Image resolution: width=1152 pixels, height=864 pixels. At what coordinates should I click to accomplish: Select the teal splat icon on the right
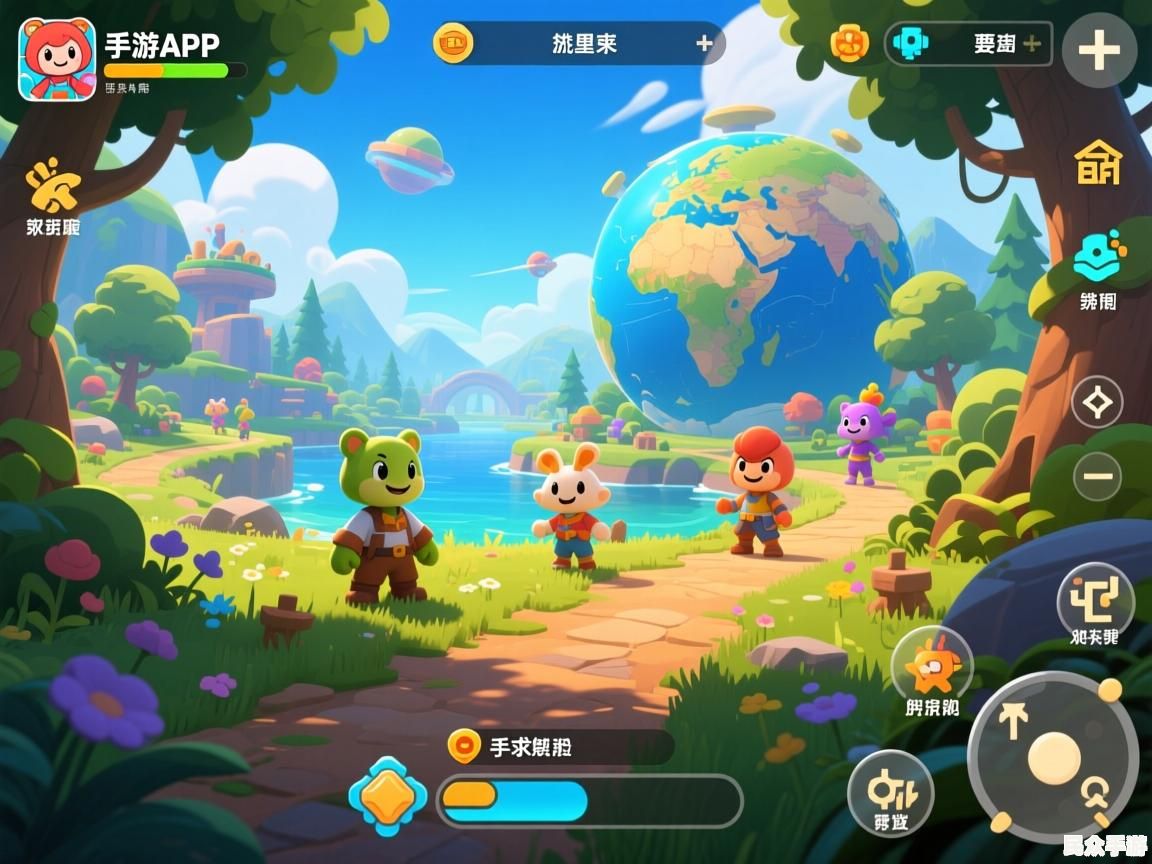tap(1098, 256)
